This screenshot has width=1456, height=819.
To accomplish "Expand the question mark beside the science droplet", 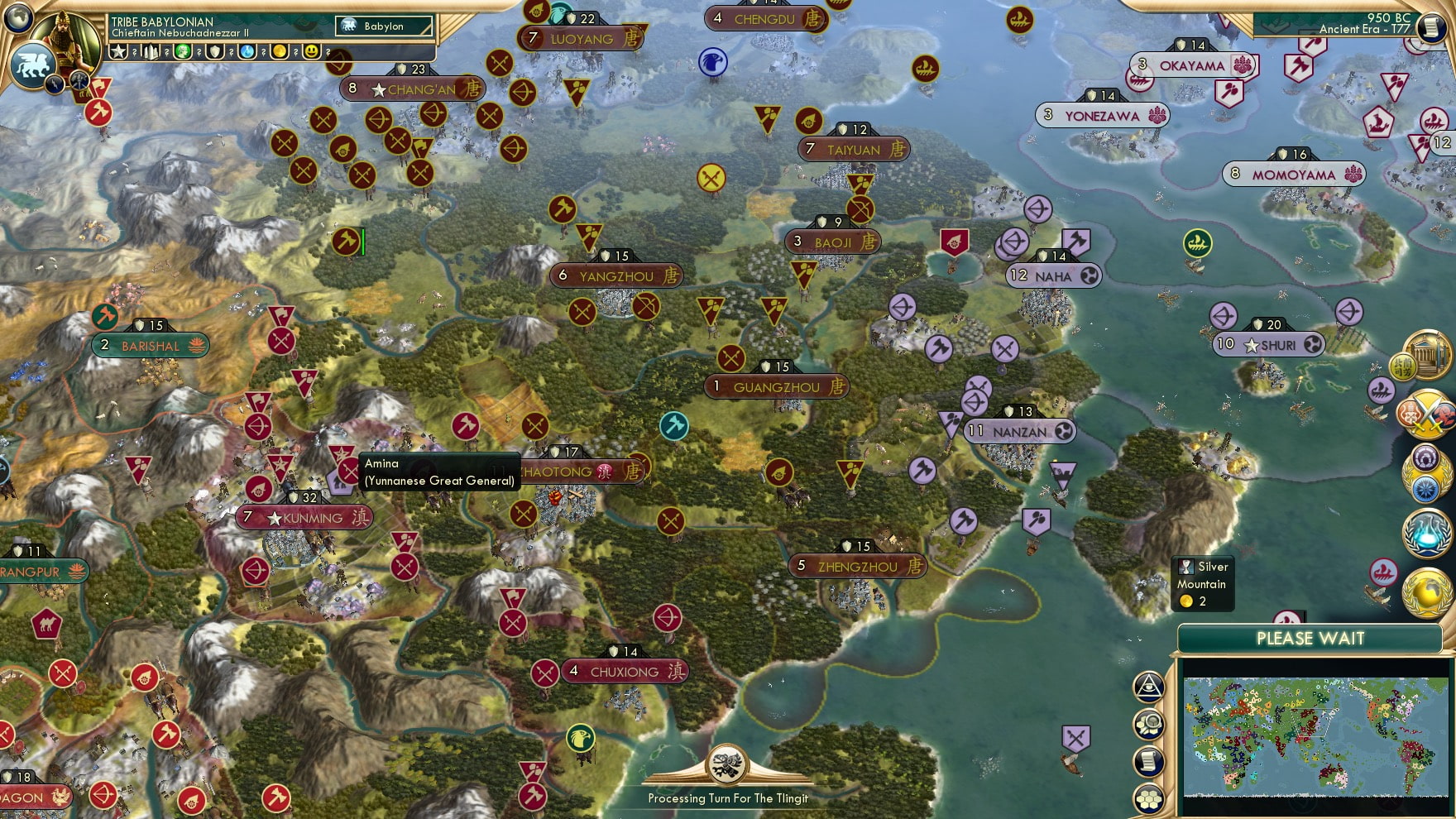I will (263, 52).
